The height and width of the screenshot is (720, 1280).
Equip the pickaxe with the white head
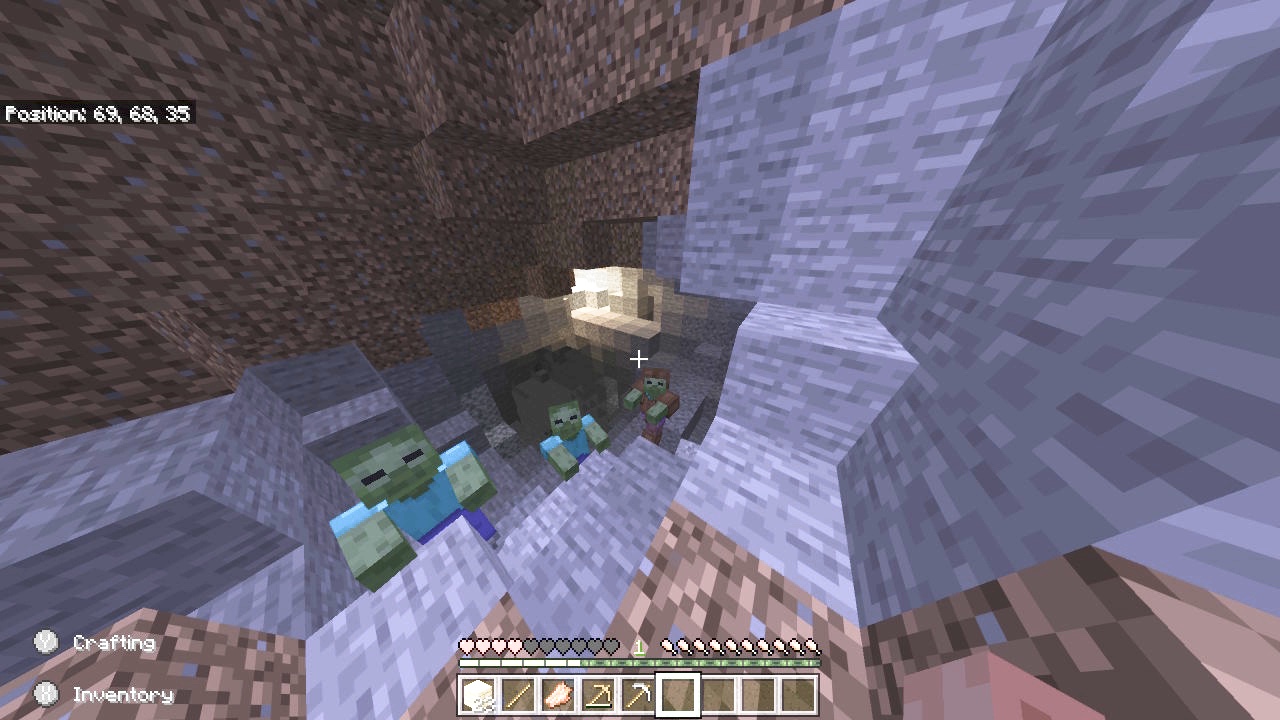(638, 695)
